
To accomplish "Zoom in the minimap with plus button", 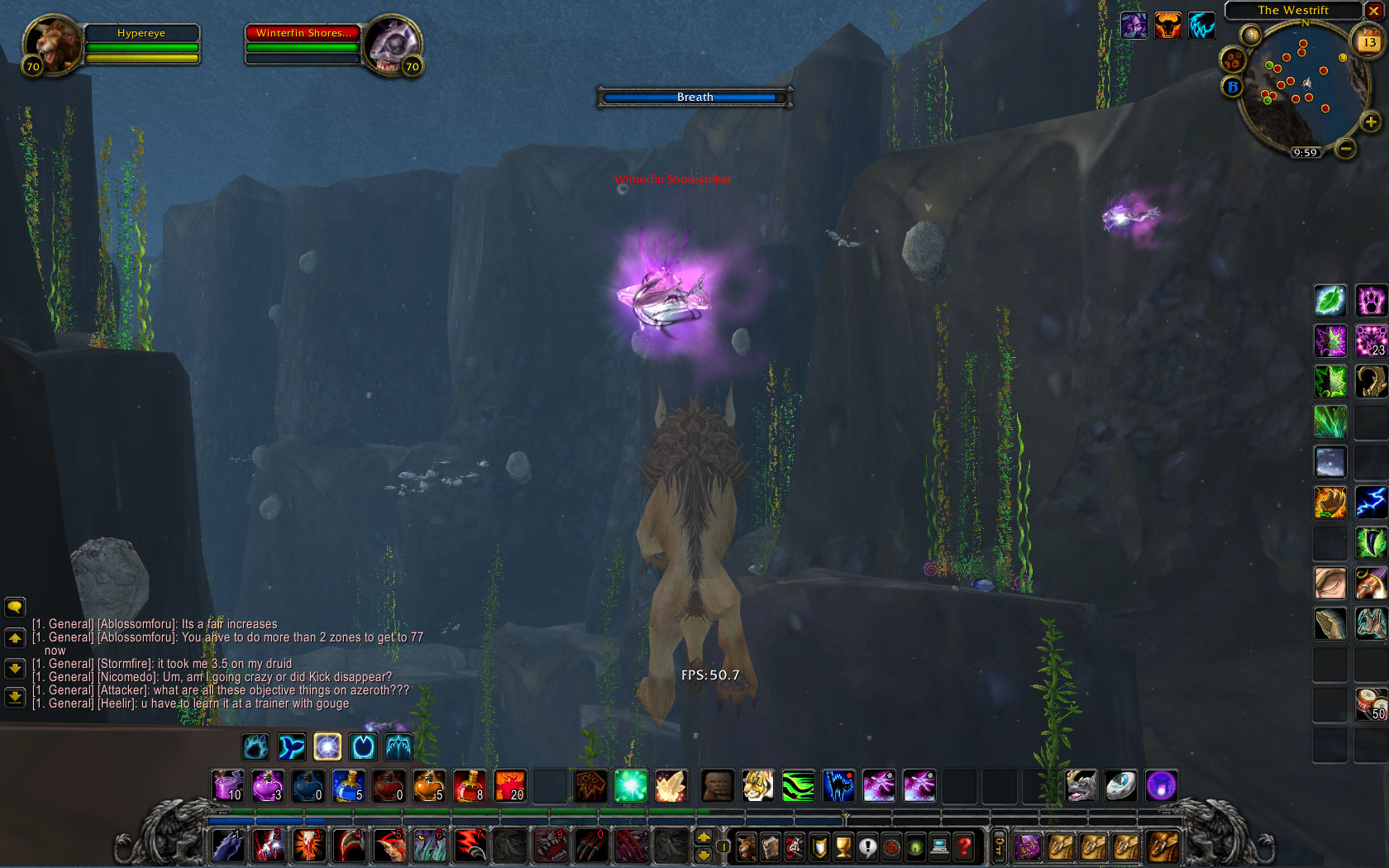I will (1370, 122).
